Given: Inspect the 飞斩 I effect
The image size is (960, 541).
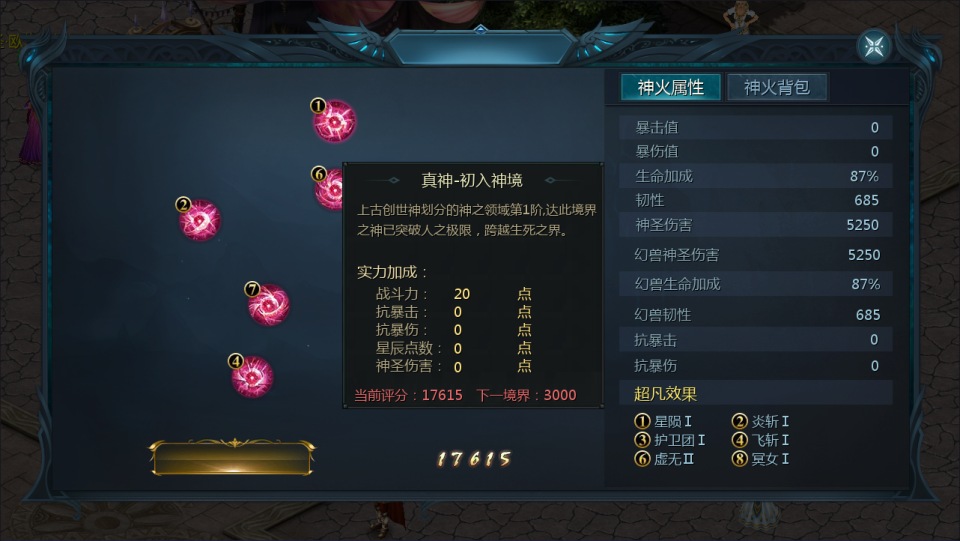Looking at the screenshot, I should point(762,440).
